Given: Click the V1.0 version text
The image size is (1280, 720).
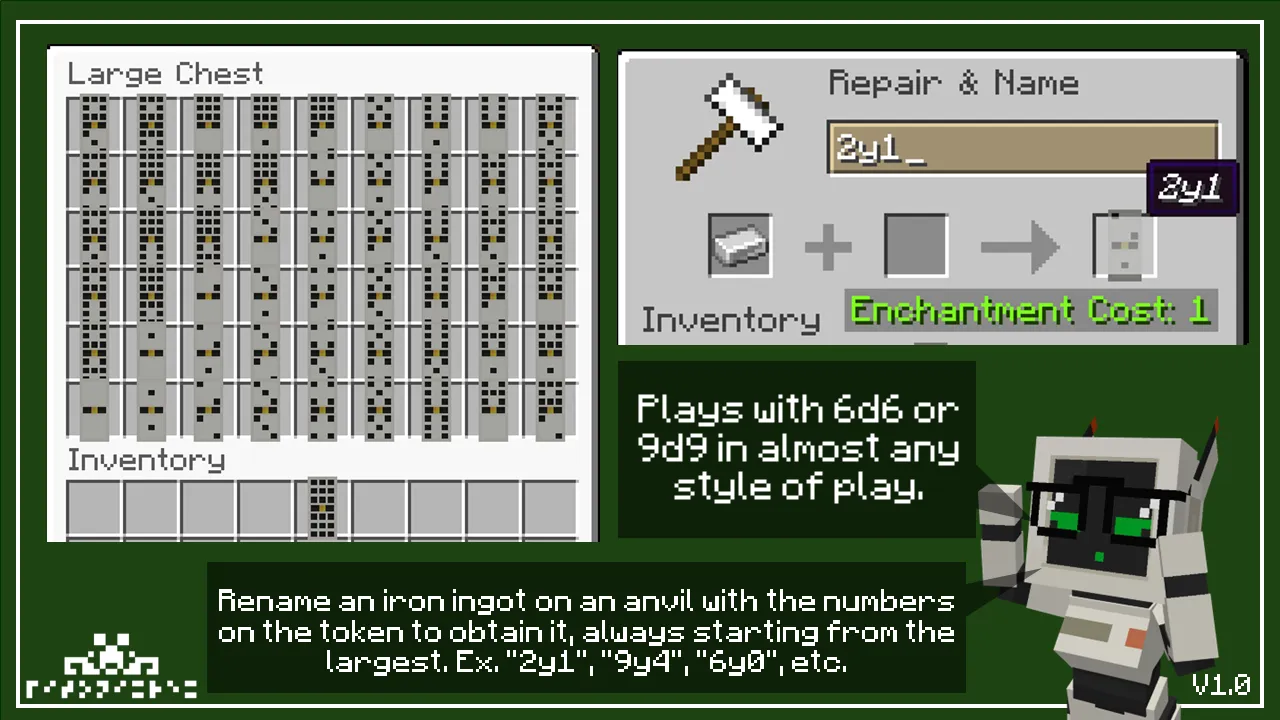Looking at the screenshot, I should (x=1222, y=684).
